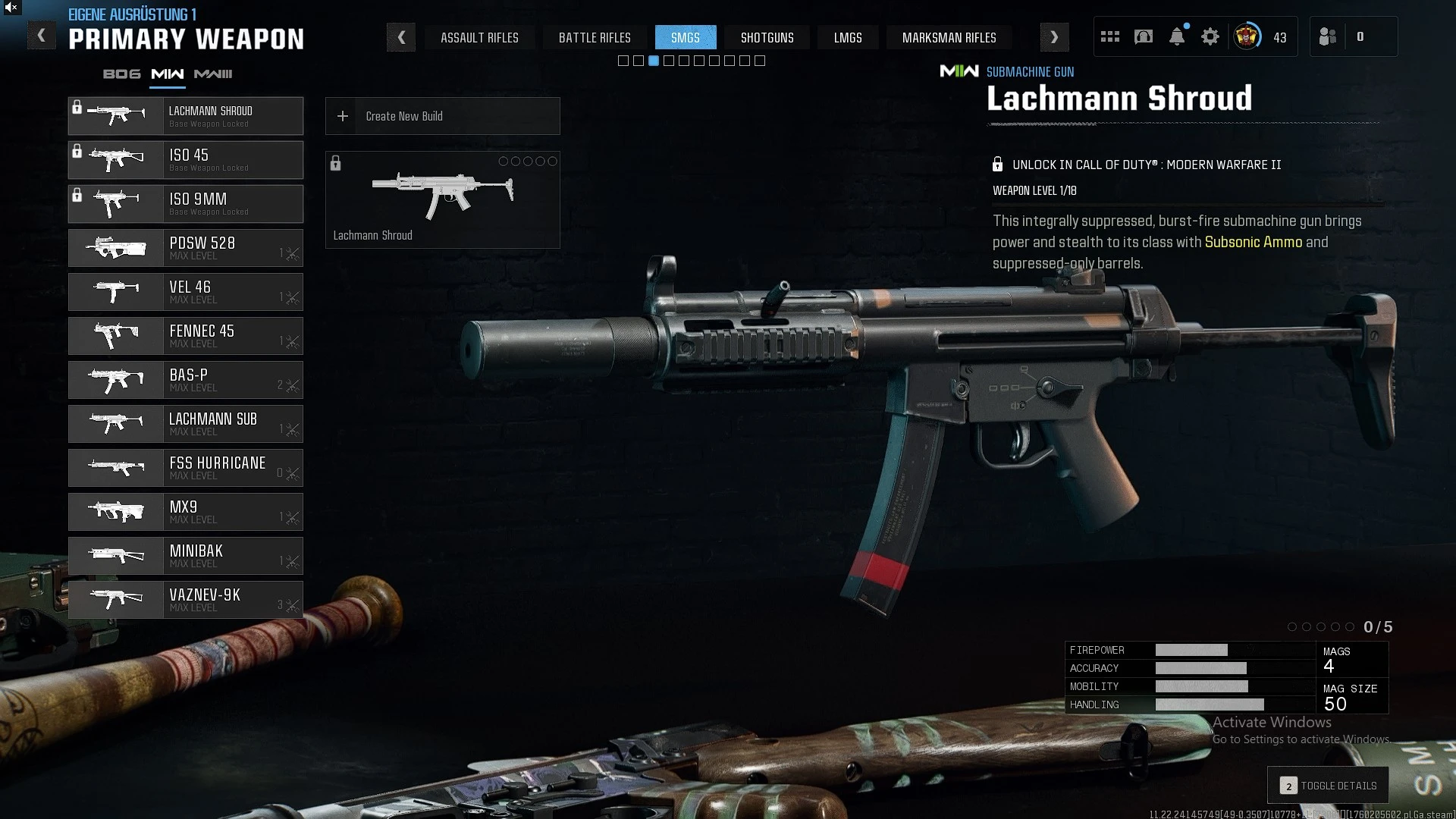Choose the ISO 45 from the weapon list
Viewport: 1456px width, 819px height.
click(x=186, y=160)
